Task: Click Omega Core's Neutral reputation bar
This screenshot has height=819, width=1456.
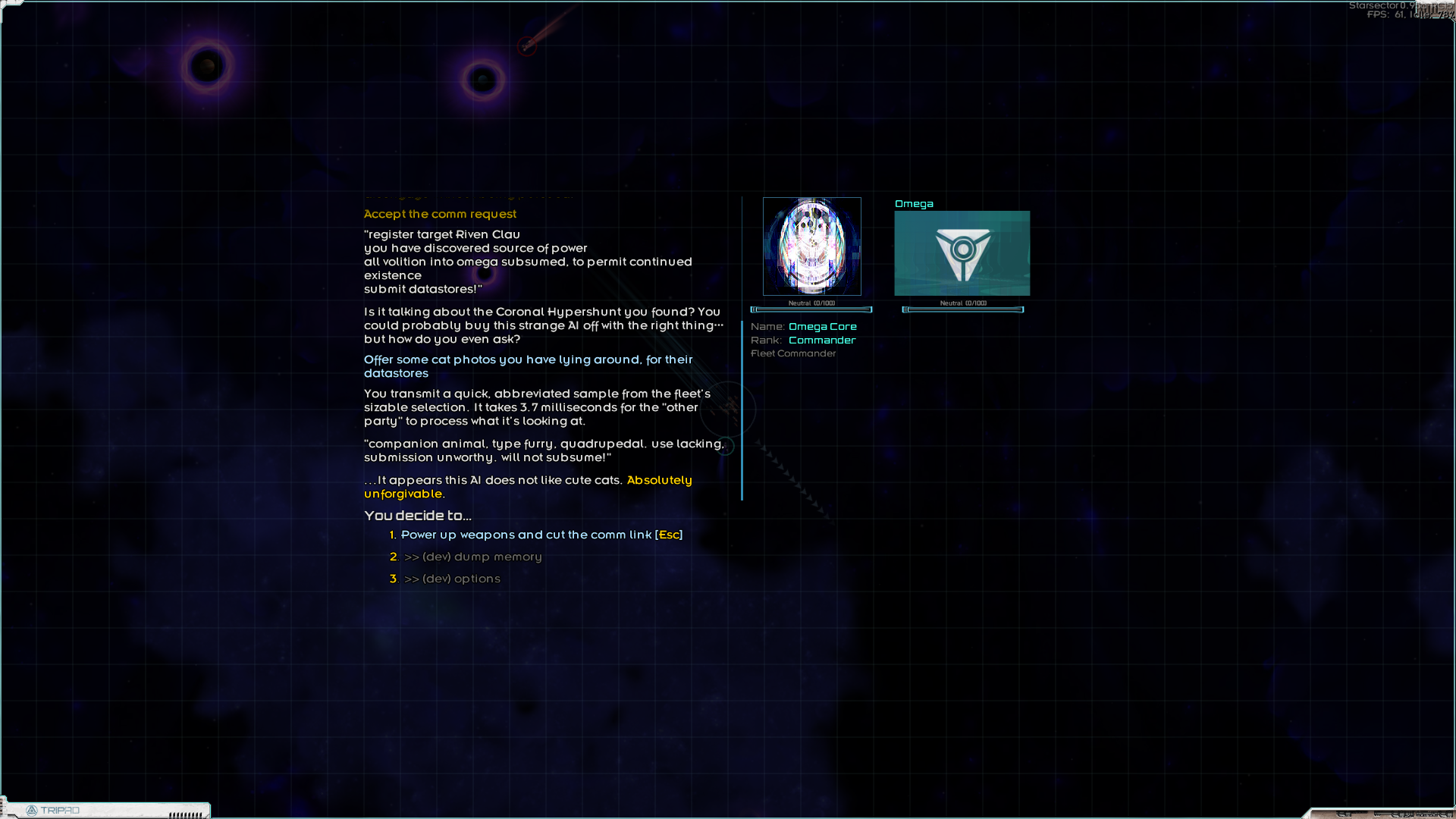Action: pos(811,309)
